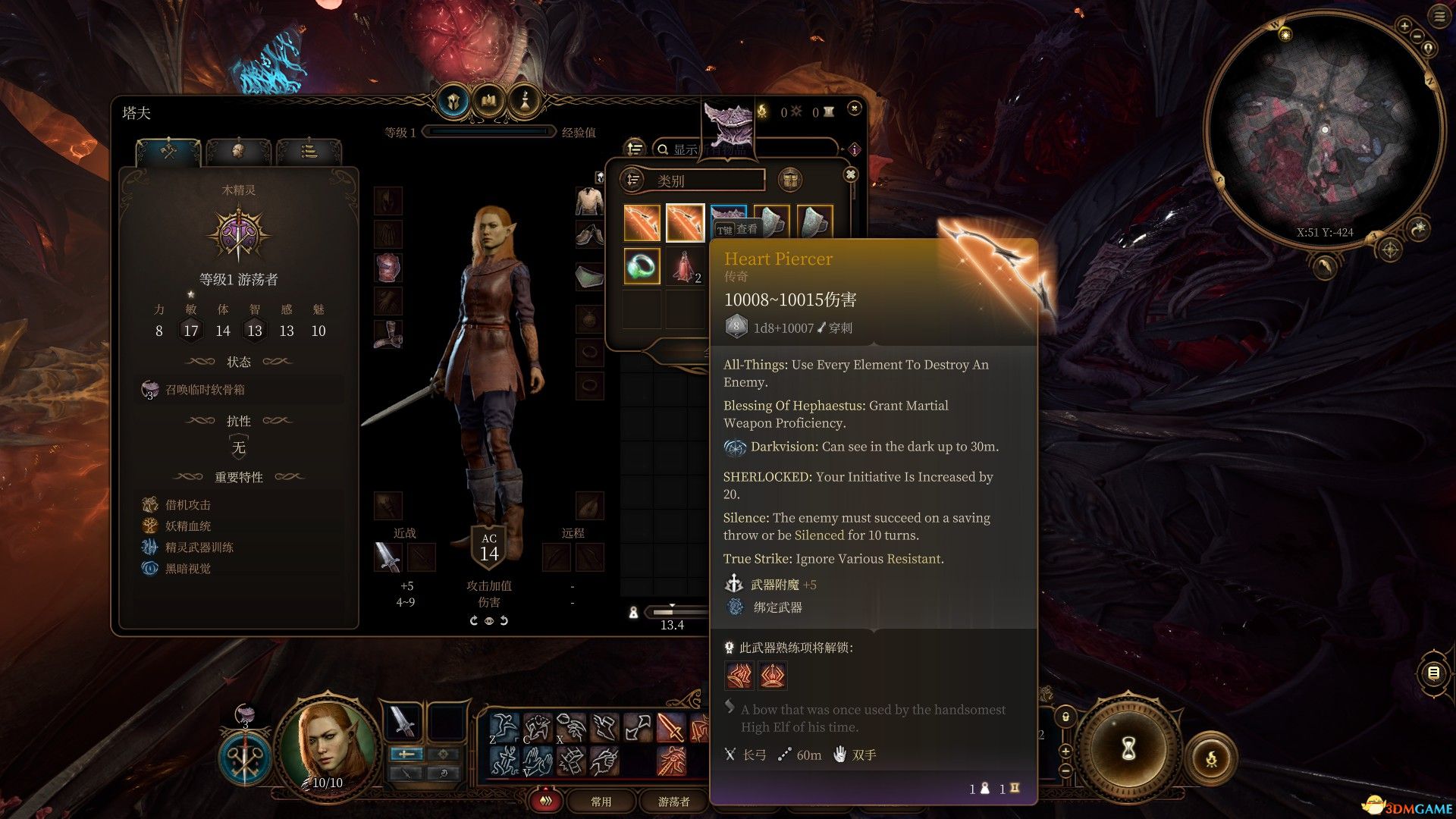Open the chest container icon button

[x=790, y=180]
